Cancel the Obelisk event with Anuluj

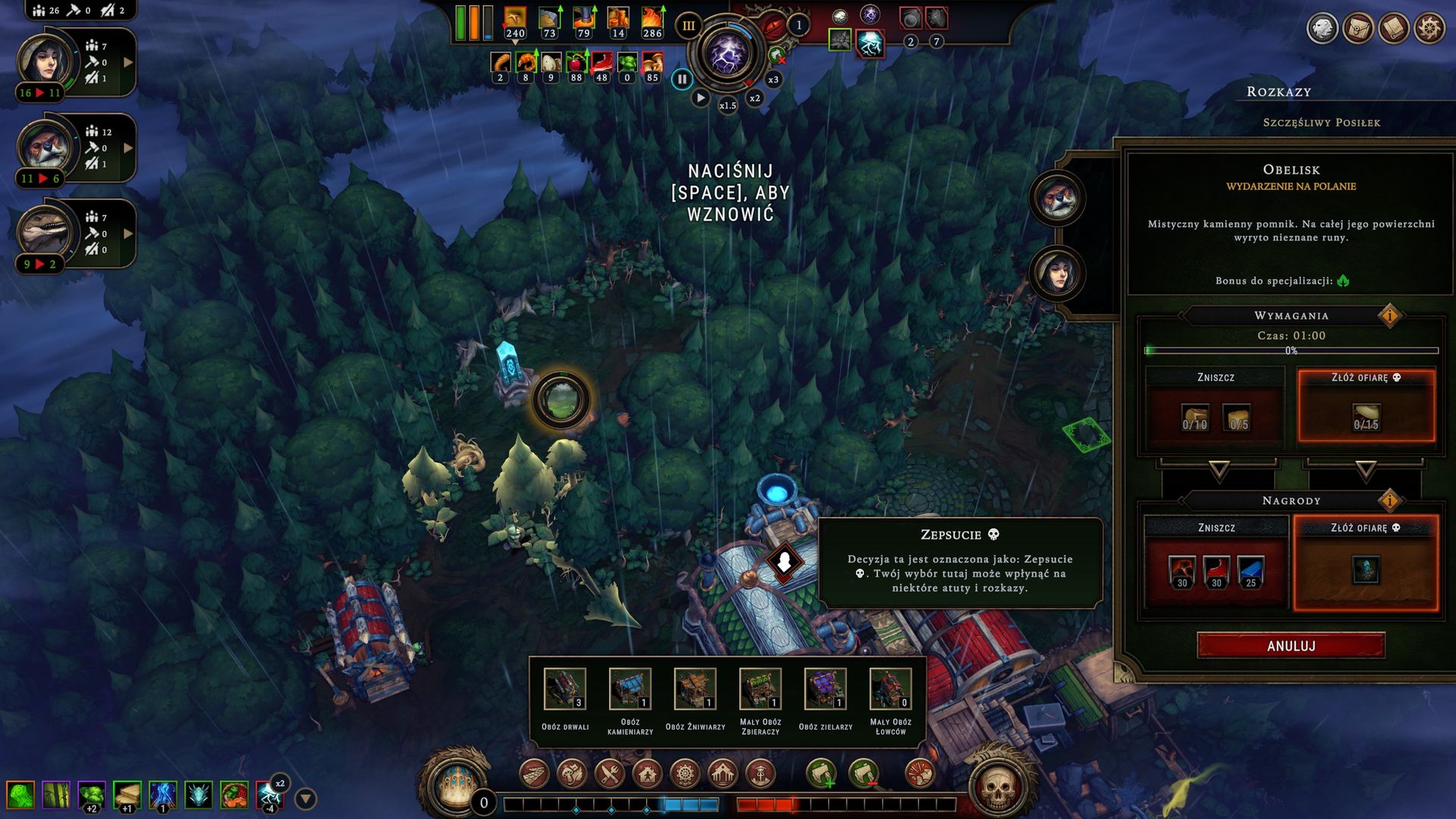coord(1291,646)
